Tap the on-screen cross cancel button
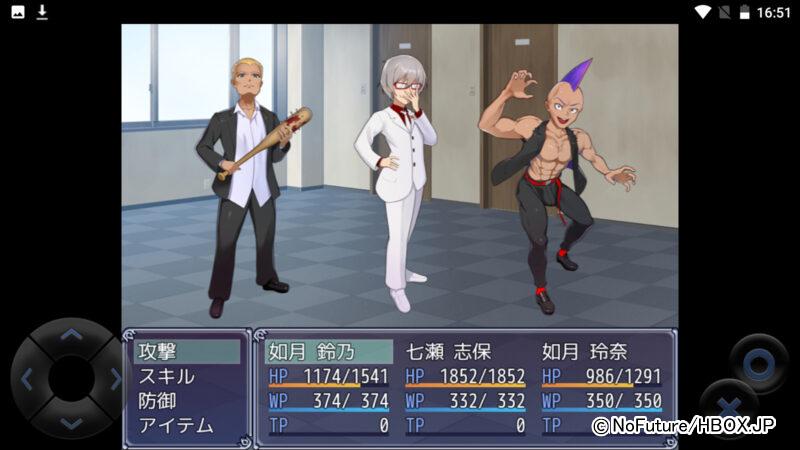This screenshot has width=800, height=450. [x=728, y=408]
